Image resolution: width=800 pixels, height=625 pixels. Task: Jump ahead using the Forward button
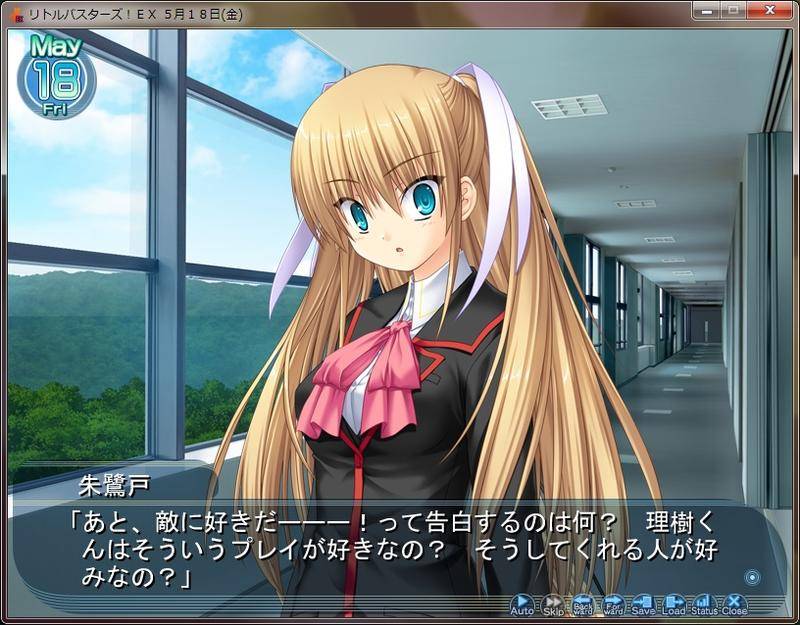613,604
